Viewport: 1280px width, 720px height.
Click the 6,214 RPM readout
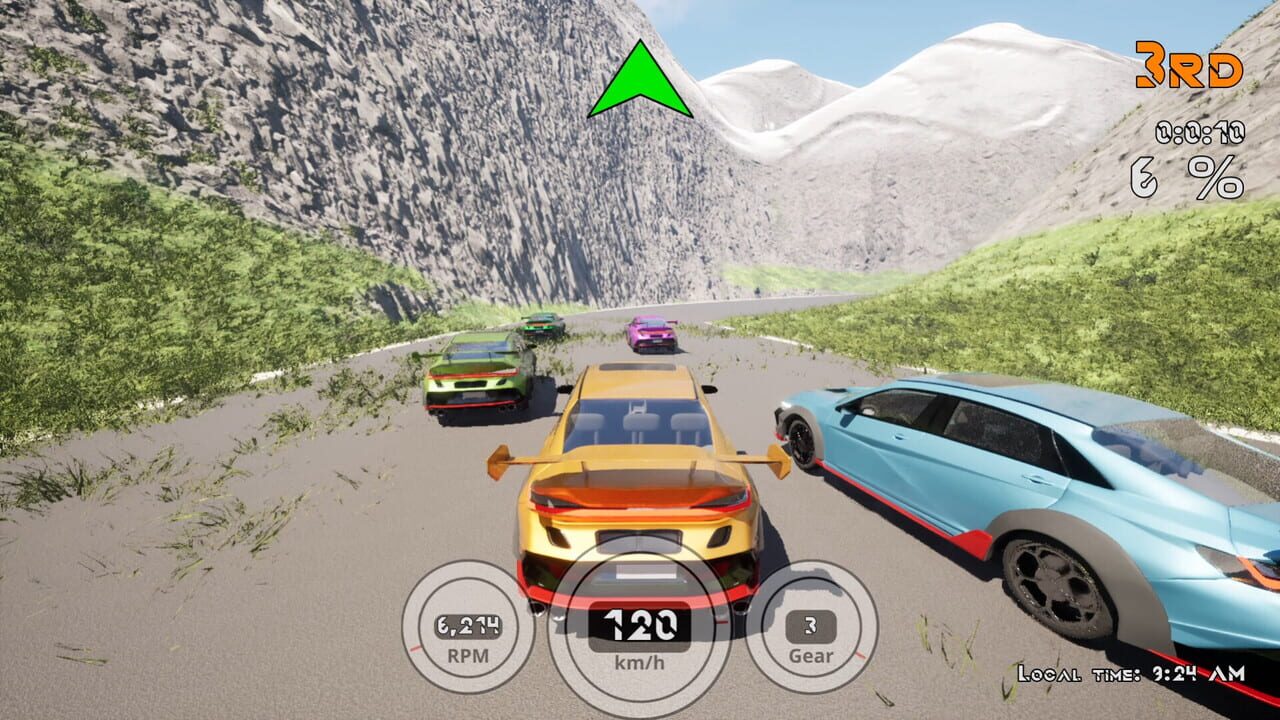(x=467, y=625)
